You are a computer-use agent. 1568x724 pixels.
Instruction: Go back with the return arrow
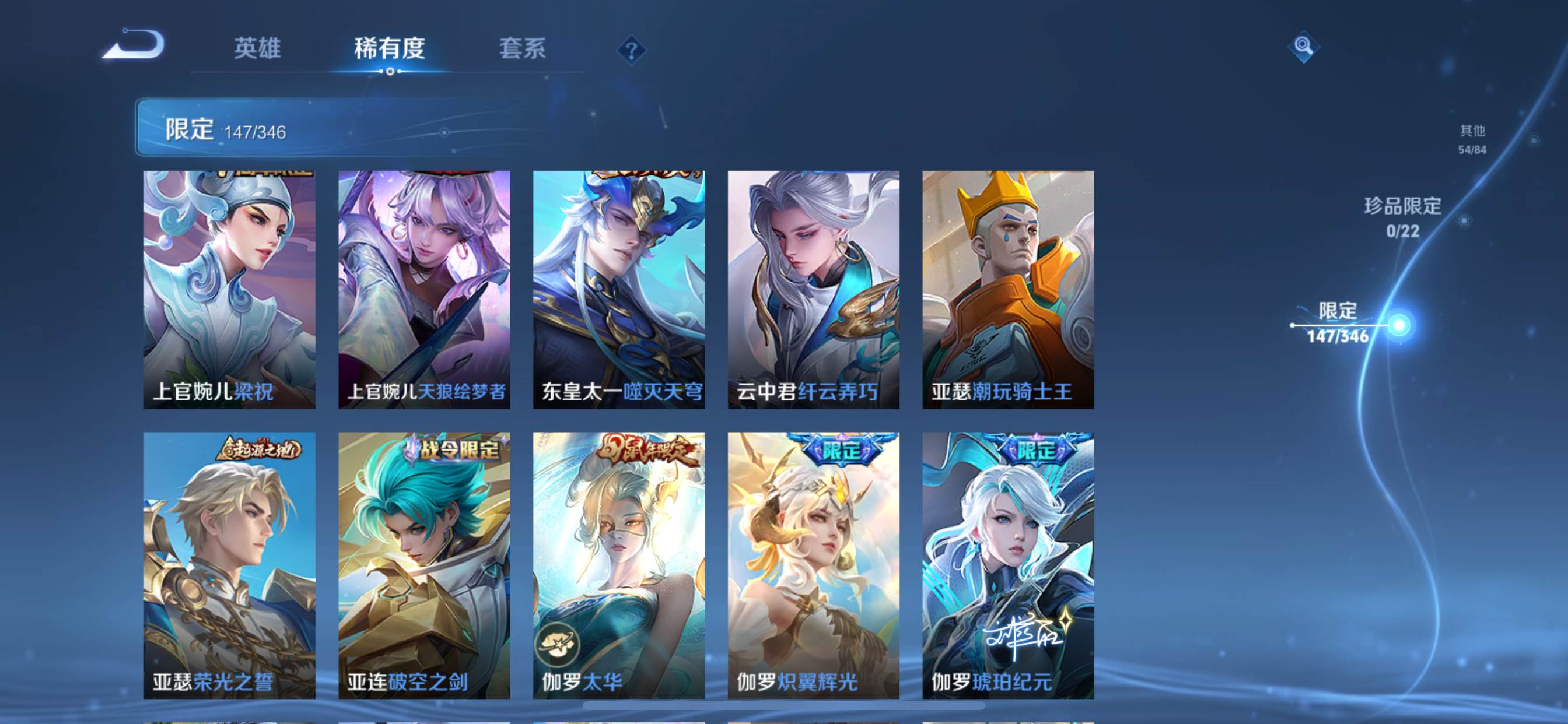click(135, 45)
